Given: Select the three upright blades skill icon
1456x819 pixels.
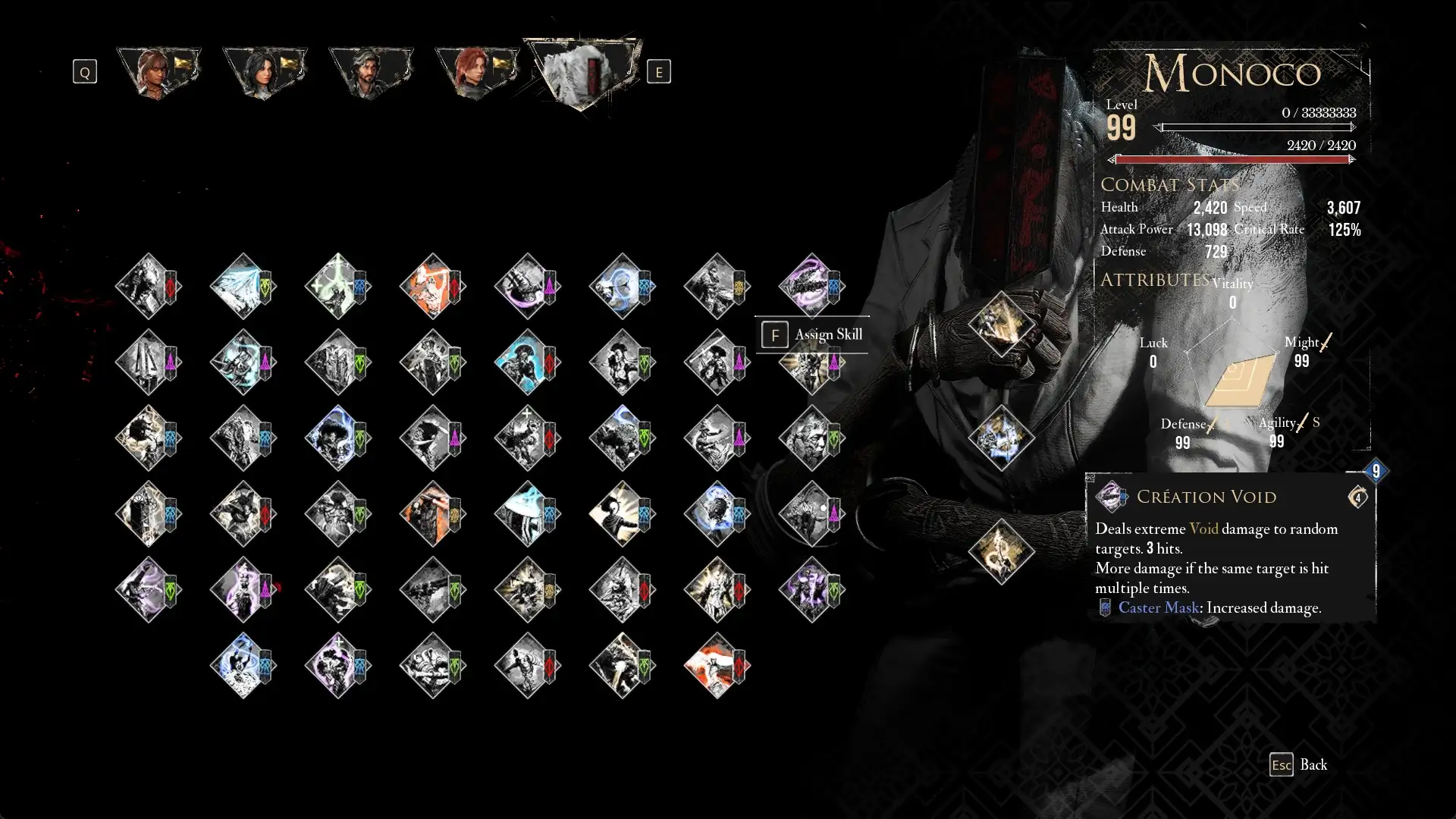Looking at the screenshot, I should pos(148,362).
